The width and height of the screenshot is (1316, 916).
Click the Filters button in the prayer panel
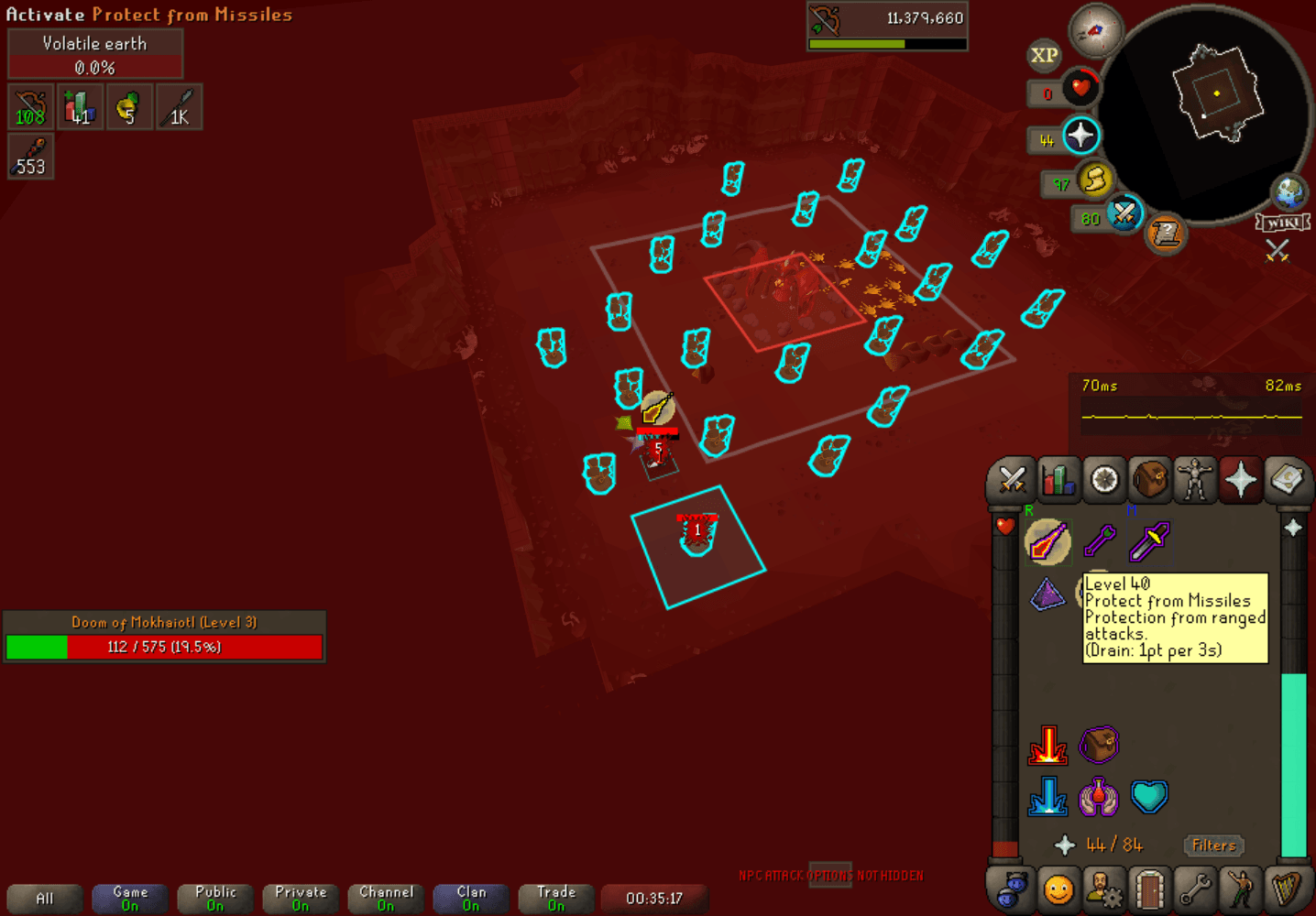[x=1213, y=845]
